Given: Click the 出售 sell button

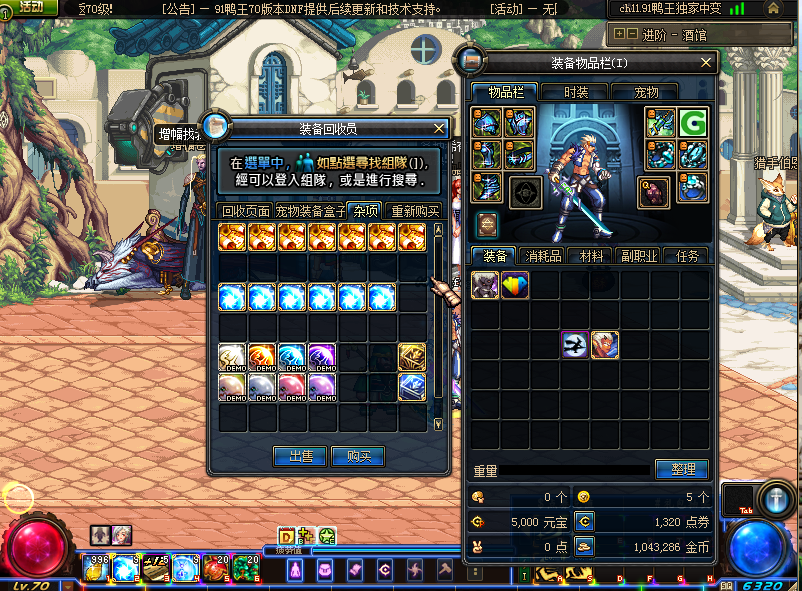Looking at the screenshot, I should tap(300, 456).
